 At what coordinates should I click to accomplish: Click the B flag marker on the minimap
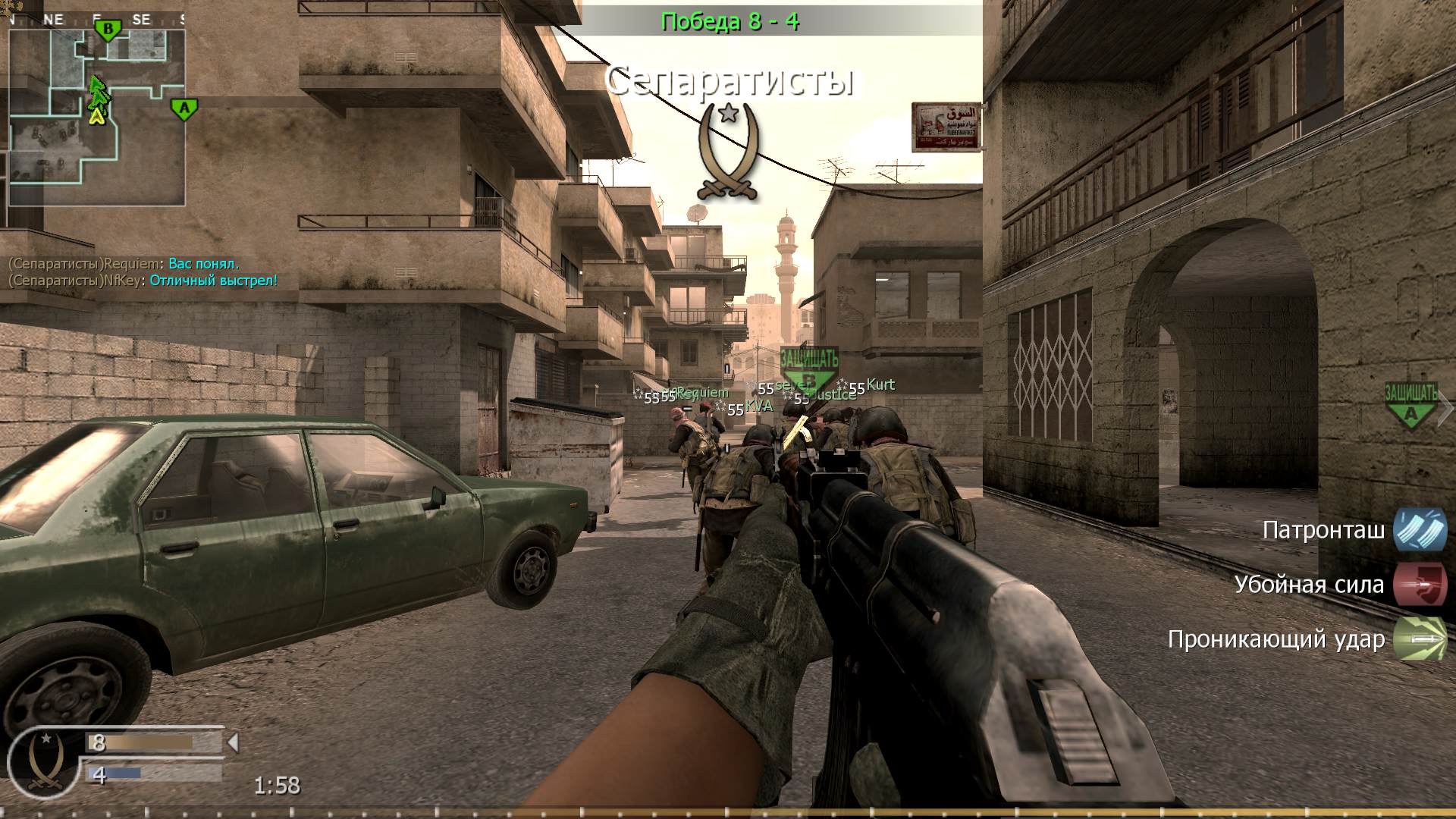click(x=107, y=29)
